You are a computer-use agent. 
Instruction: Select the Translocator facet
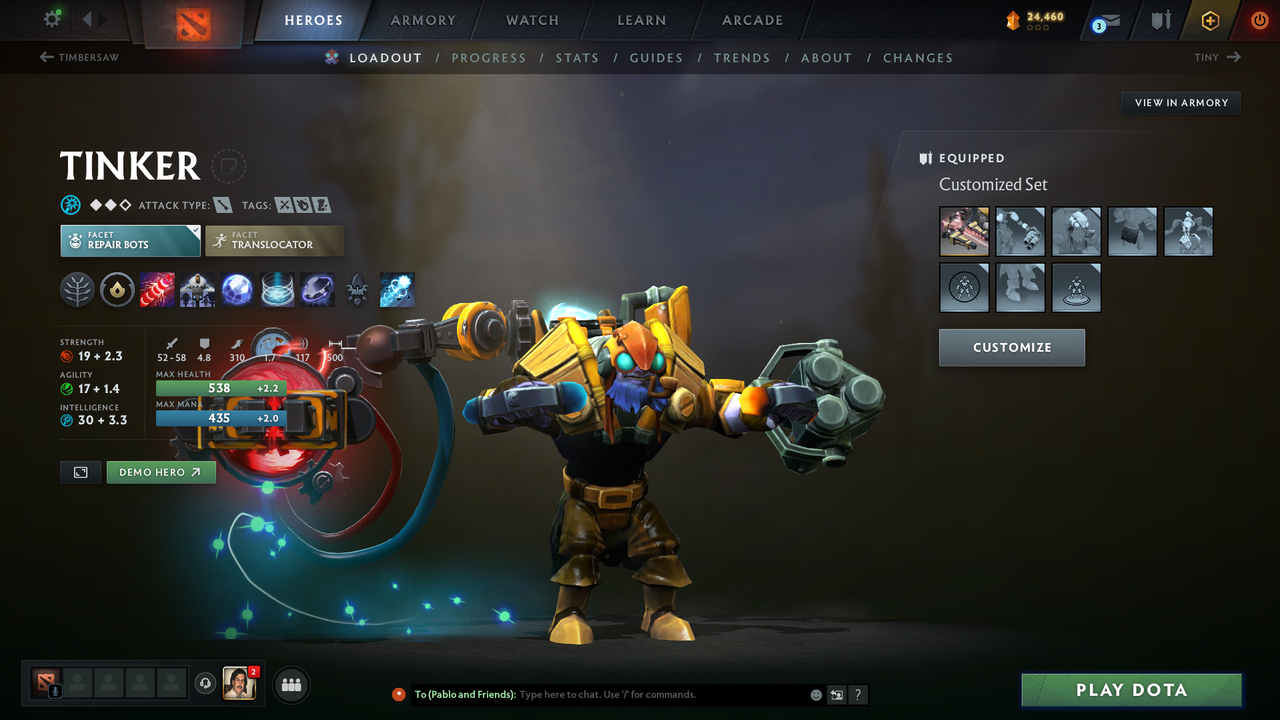coord(275,240)
